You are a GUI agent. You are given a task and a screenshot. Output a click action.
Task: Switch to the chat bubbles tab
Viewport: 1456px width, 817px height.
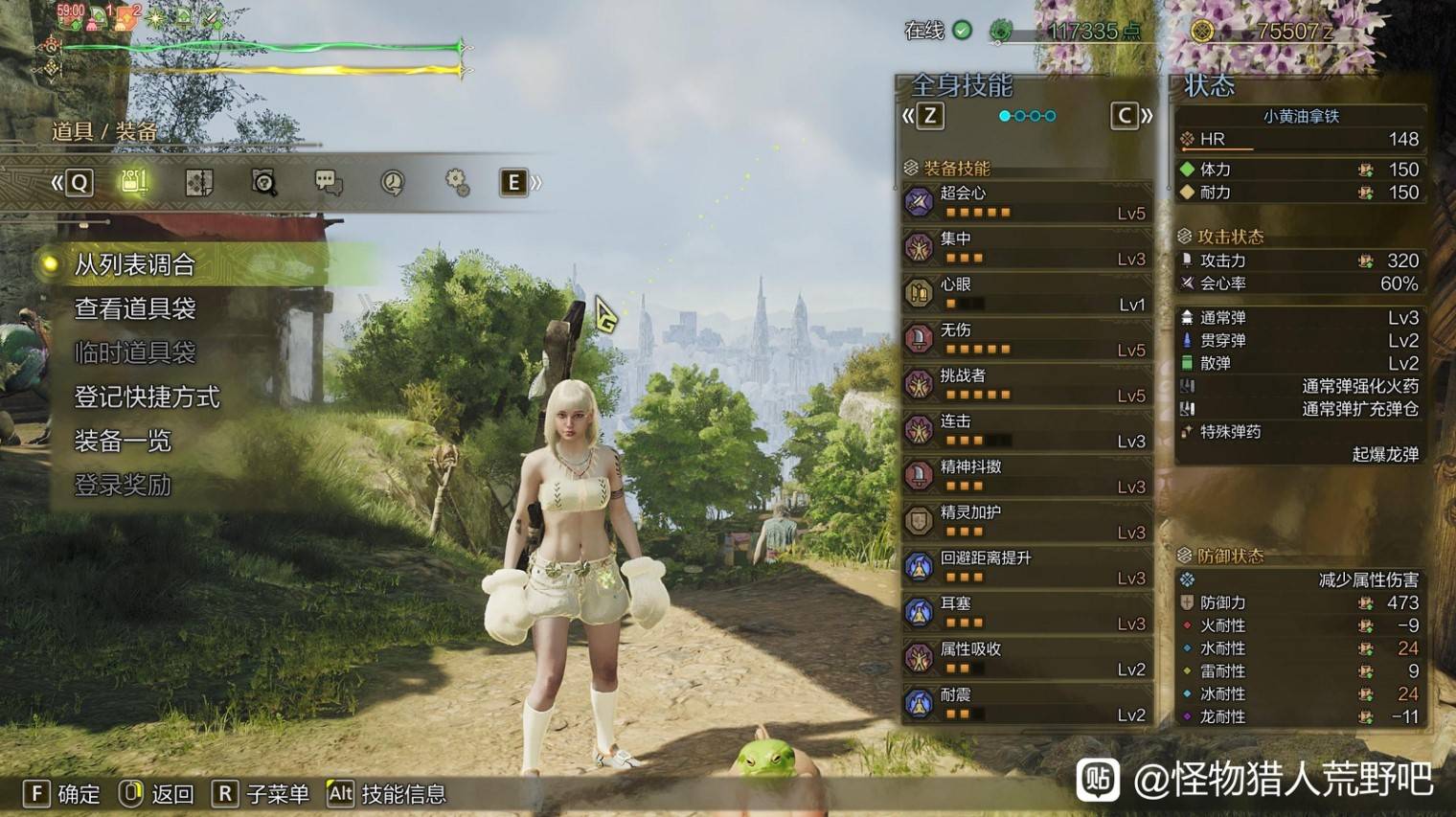(328, 182)
